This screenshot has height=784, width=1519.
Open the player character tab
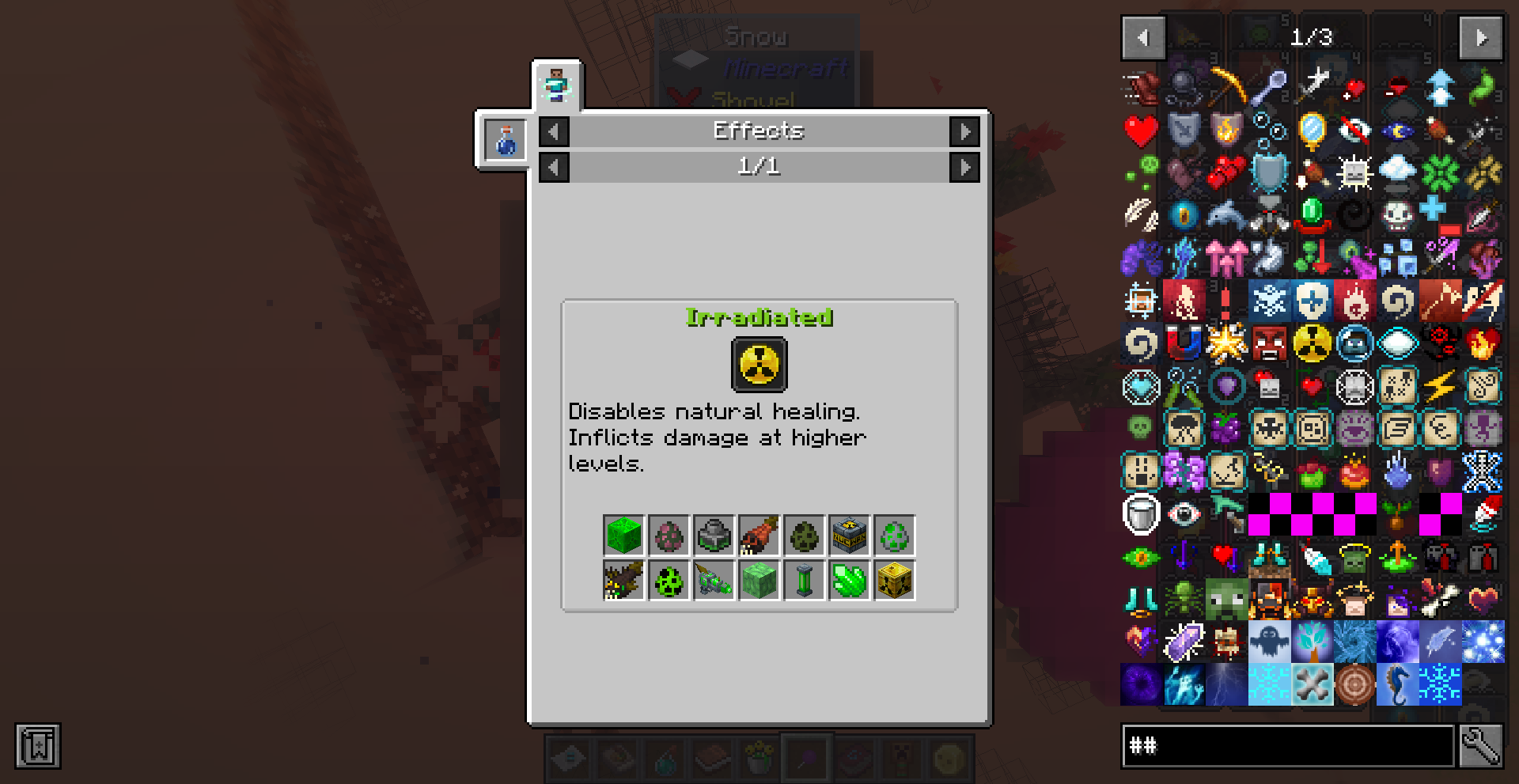point(556,85)
